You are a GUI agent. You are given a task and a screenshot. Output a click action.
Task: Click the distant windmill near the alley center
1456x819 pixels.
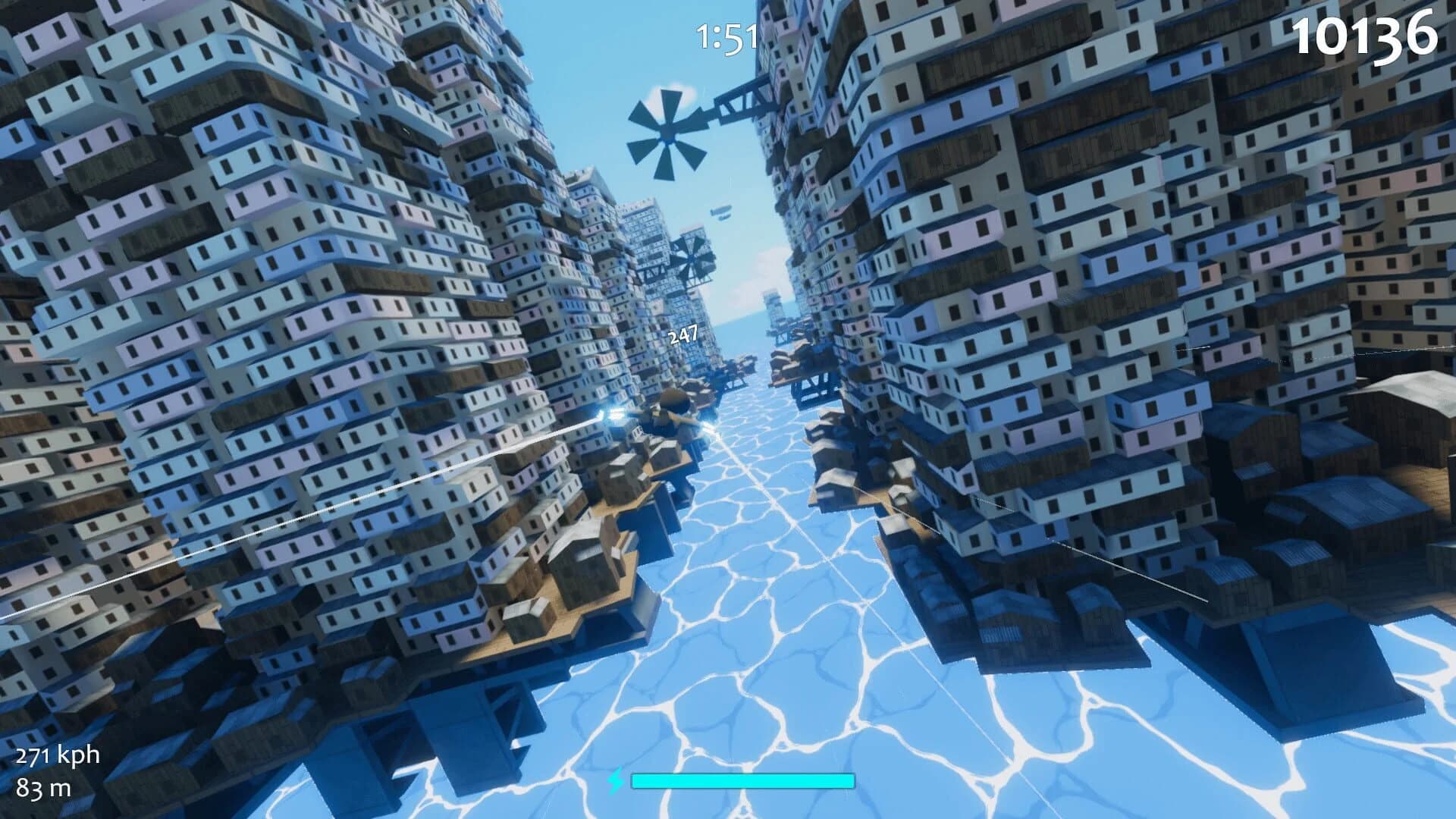[692, 258]
